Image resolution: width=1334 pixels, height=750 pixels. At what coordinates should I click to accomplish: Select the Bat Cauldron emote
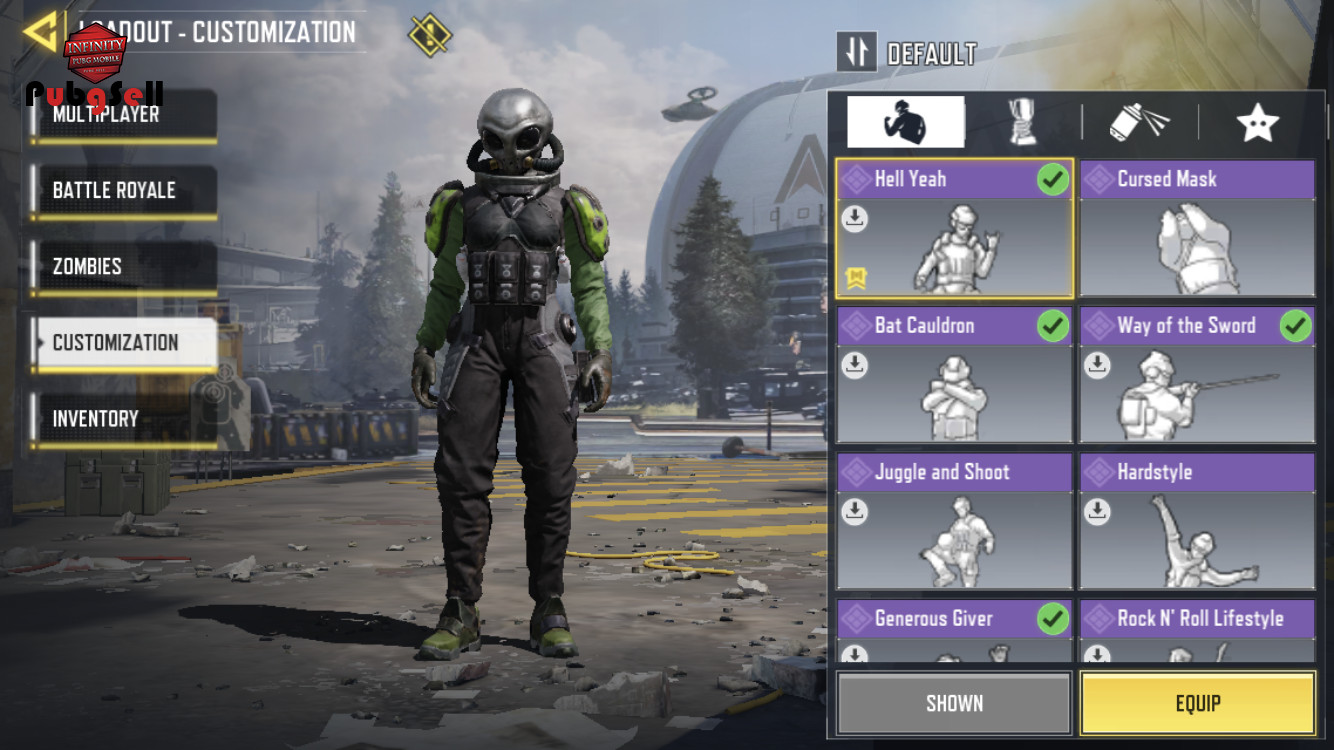tap(954, 376)
